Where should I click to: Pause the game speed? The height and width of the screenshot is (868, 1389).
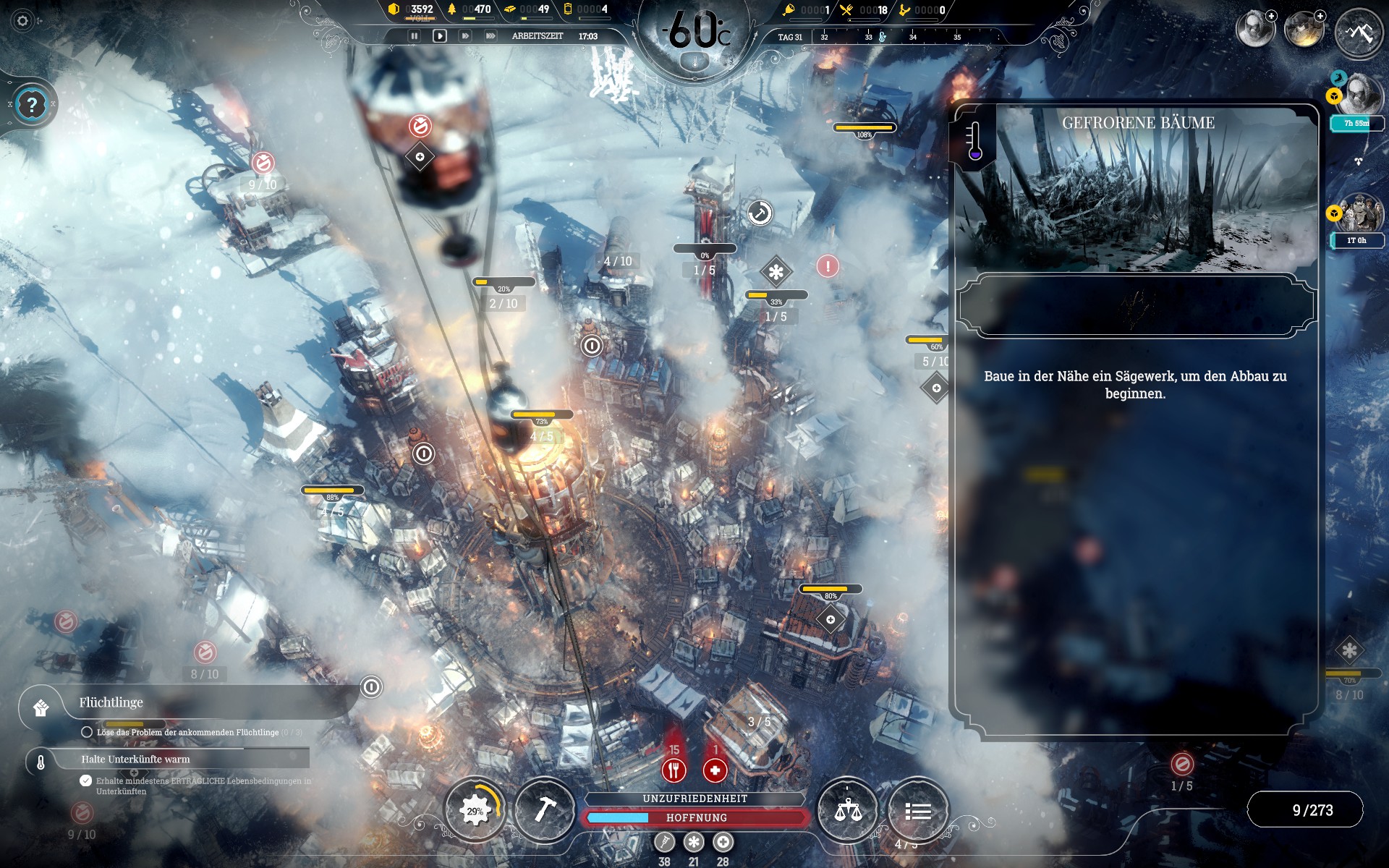click(415, 35)
